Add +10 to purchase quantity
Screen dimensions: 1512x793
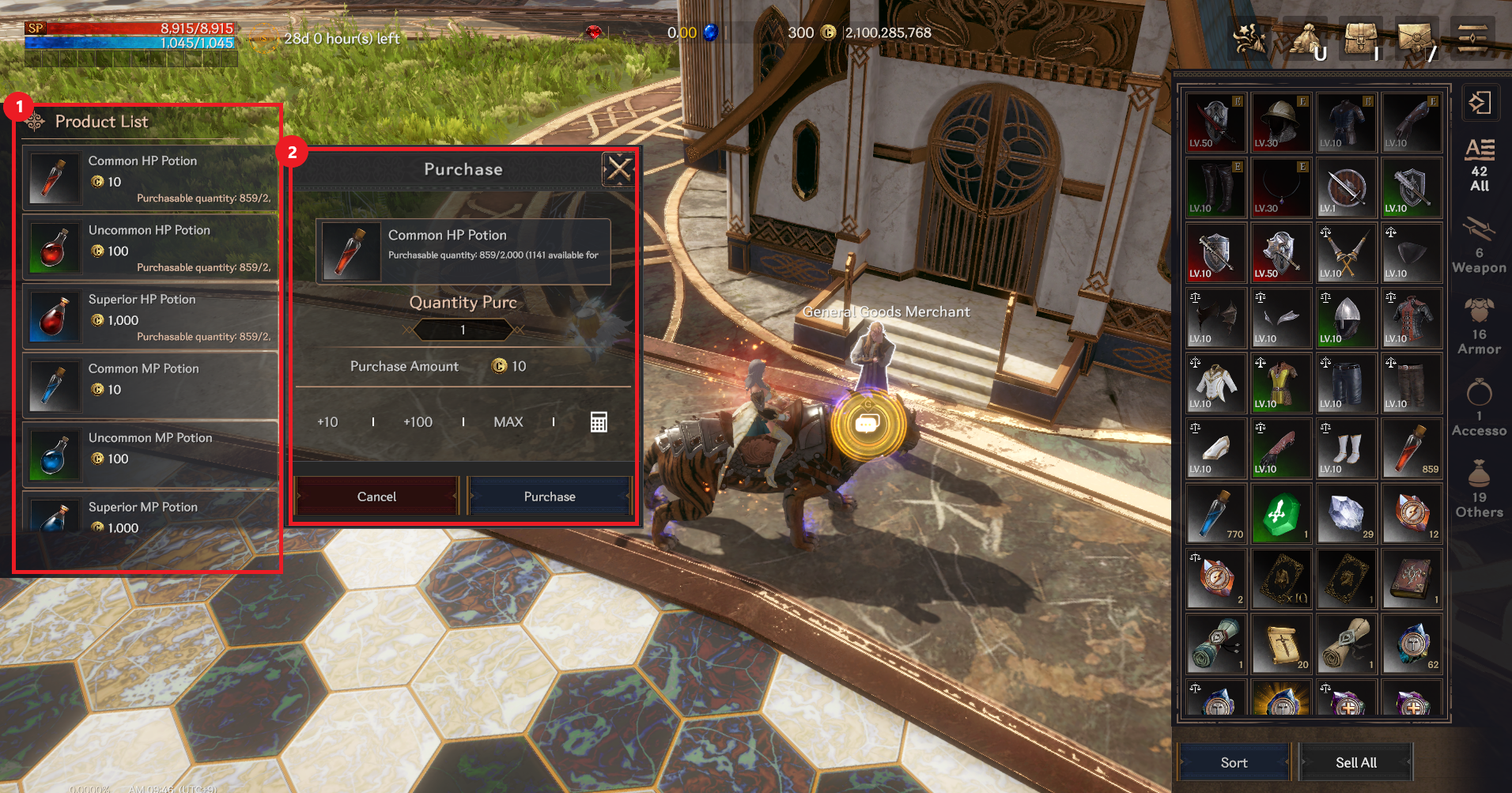point(327,422)
